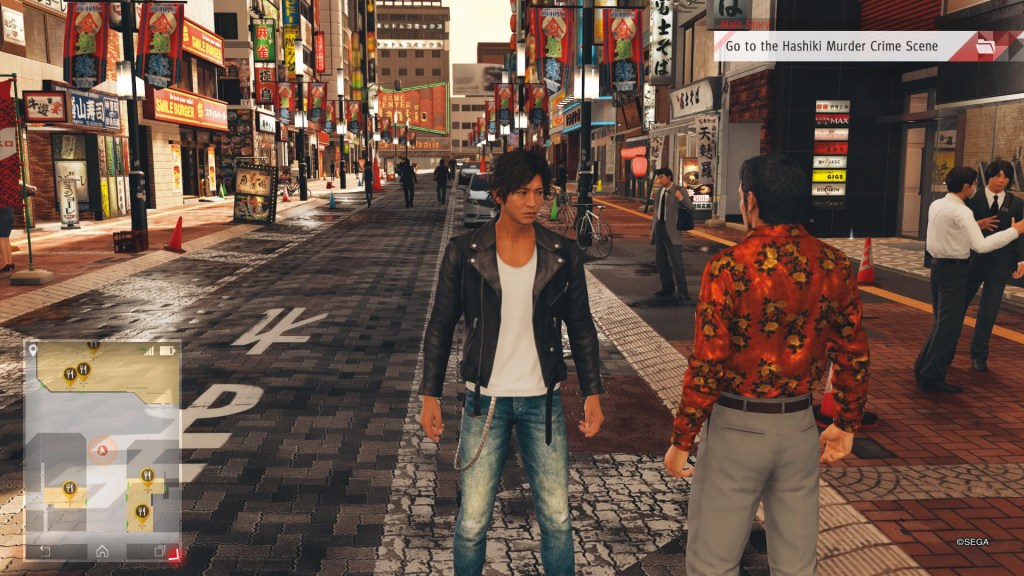This screenshot has width=1024, height=576.
Task: Tap the minimap's back arrow button
Action: pyautogui.click(x=45, y=551)
